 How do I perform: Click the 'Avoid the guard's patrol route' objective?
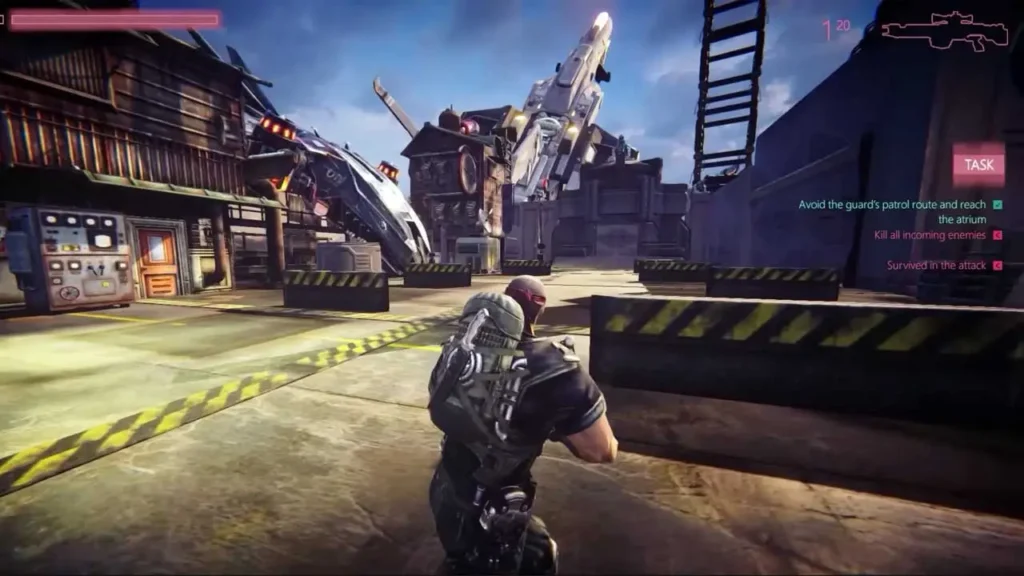(x=892, y=211)
